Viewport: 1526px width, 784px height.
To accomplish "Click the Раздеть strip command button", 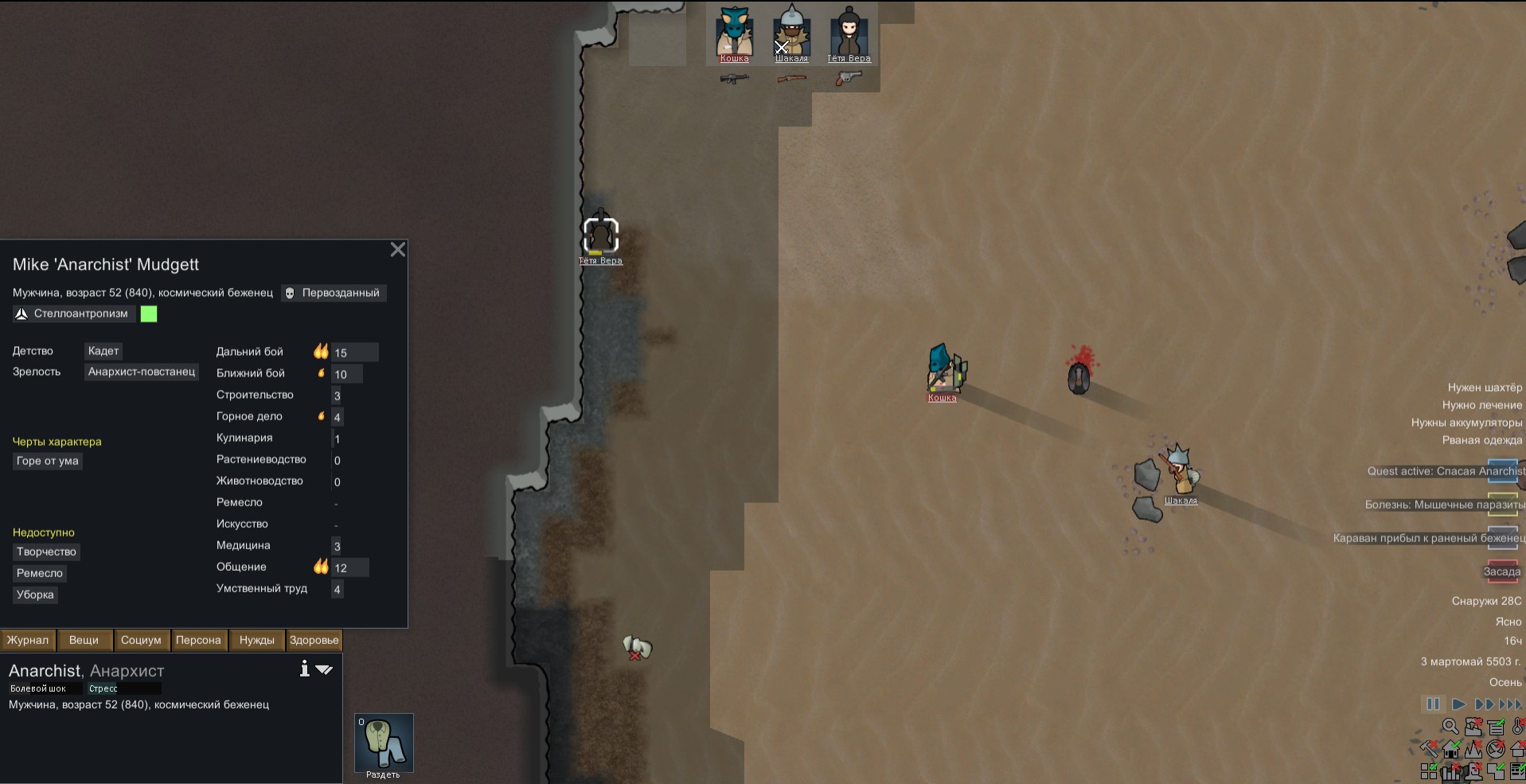I will (384, 743).
